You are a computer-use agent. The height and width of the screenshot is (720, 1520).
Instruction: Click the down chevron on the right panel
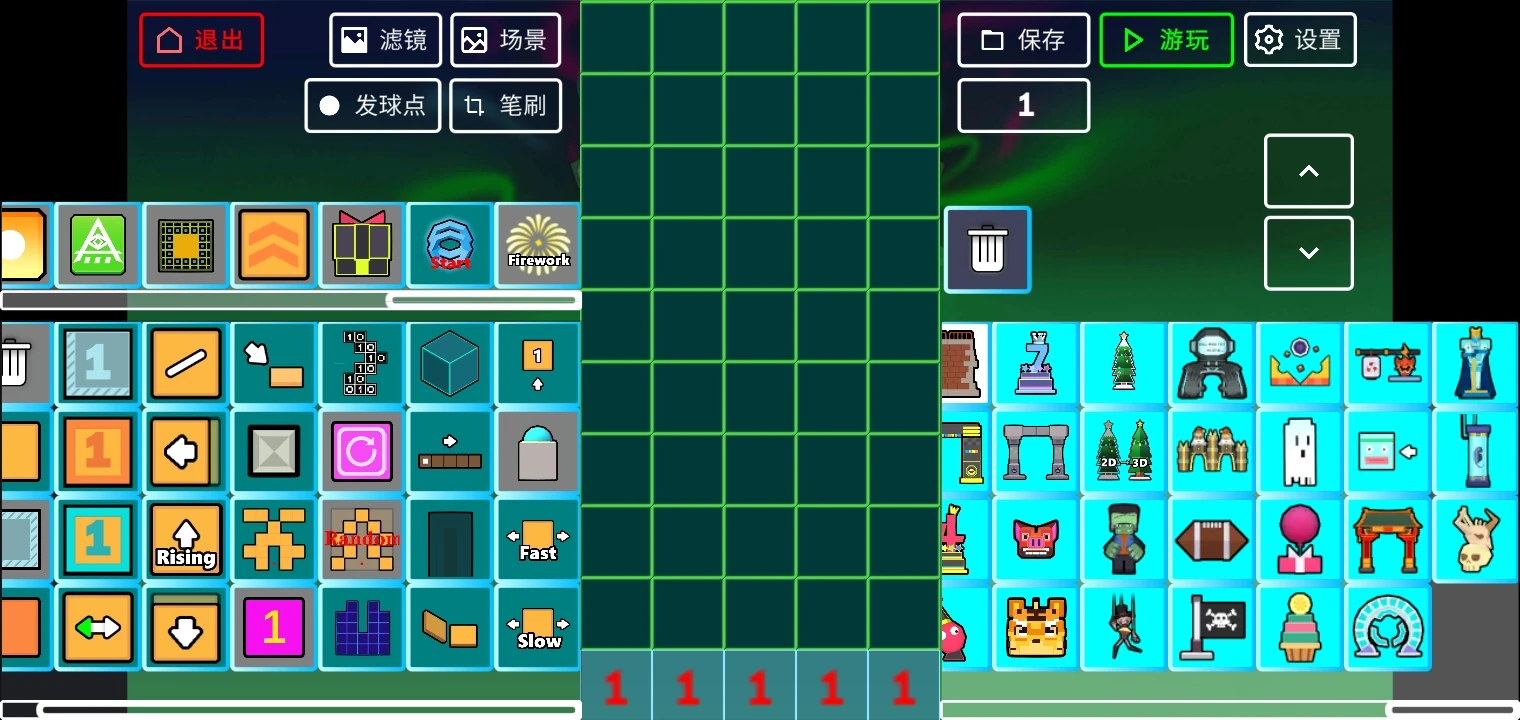pos(1308,252)
